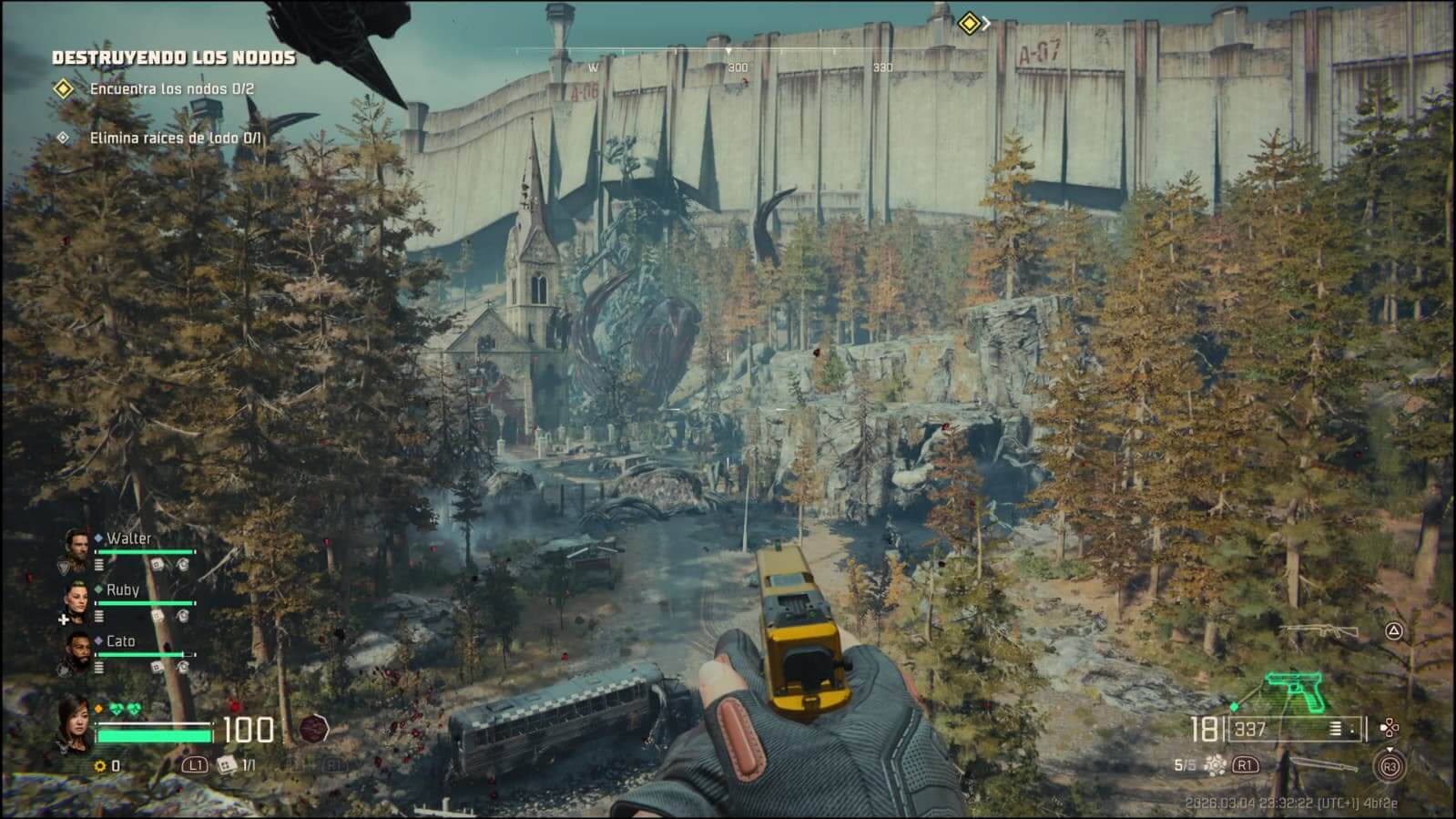The height and width of the screenshot is (819, 1456).
Task: Activate the red octagon ability icon
Action: [x=314, y=729]
